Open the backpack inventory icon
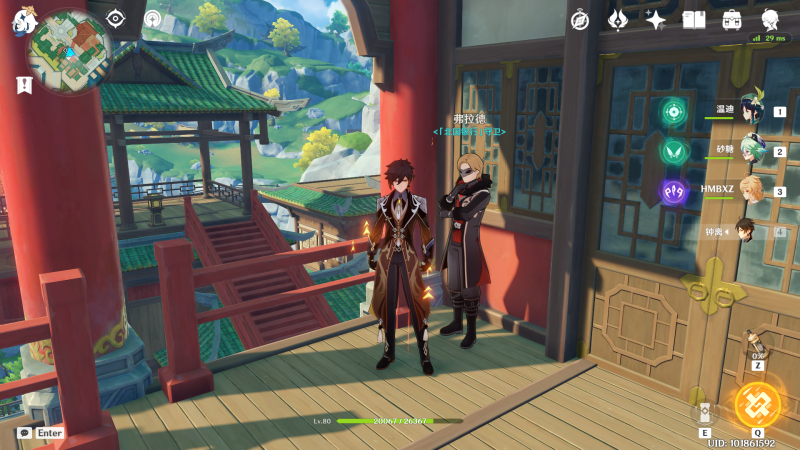This screenshot has width=800, height=450. (732, 19)
